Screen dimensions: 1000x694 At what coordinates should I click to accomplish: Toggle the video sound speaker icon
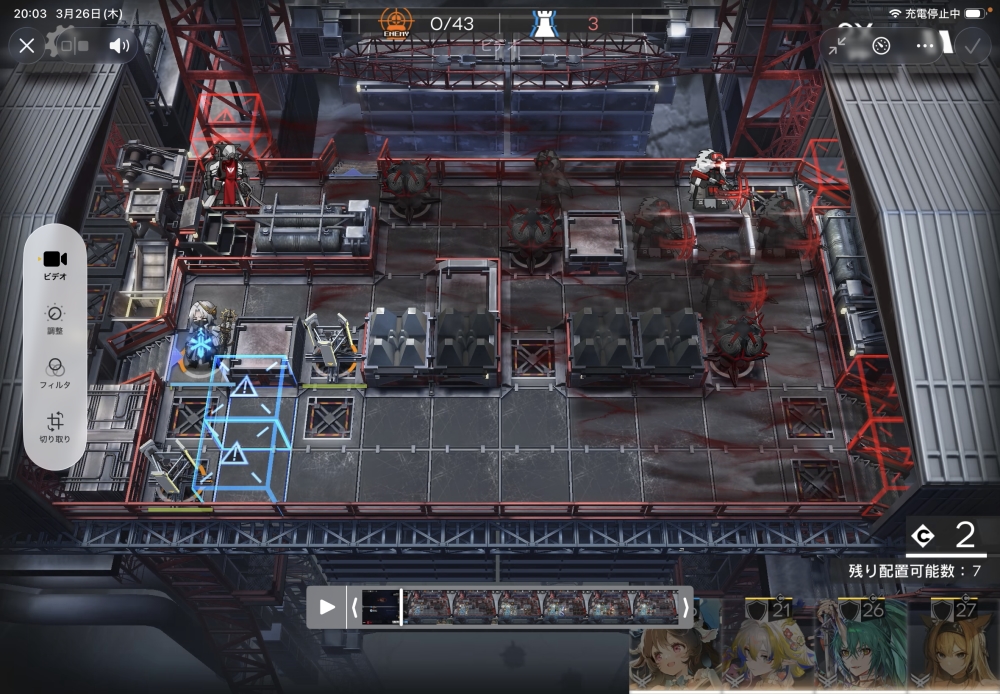tap(120, 45)
